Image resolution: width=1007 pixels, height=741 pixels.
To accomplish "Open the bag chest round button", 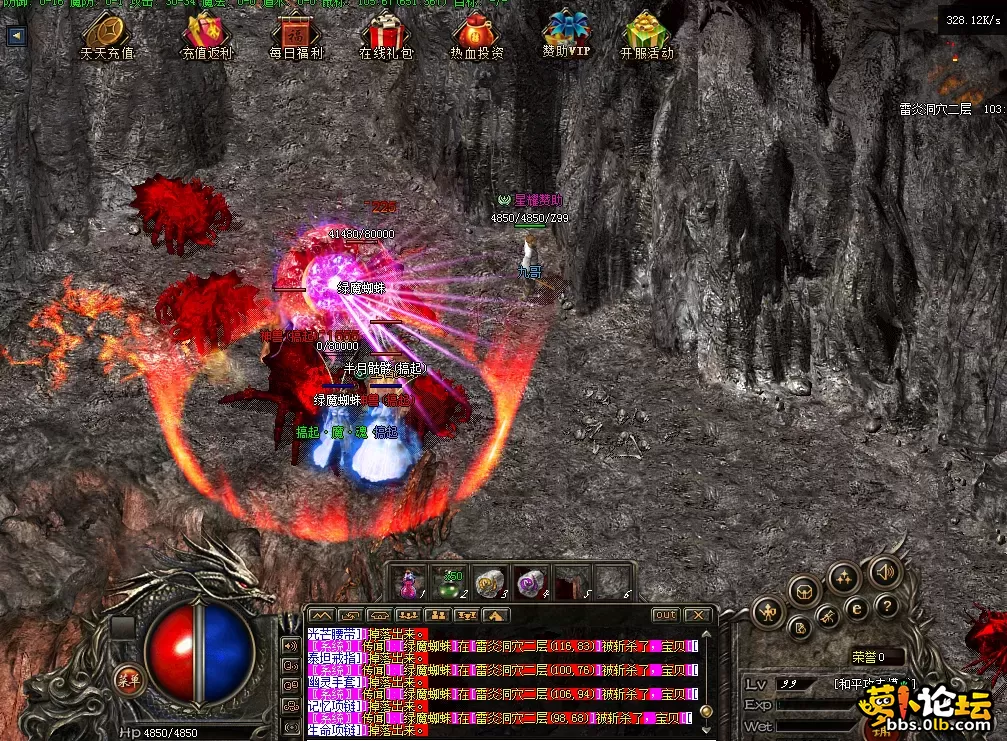I will point(805,590).
